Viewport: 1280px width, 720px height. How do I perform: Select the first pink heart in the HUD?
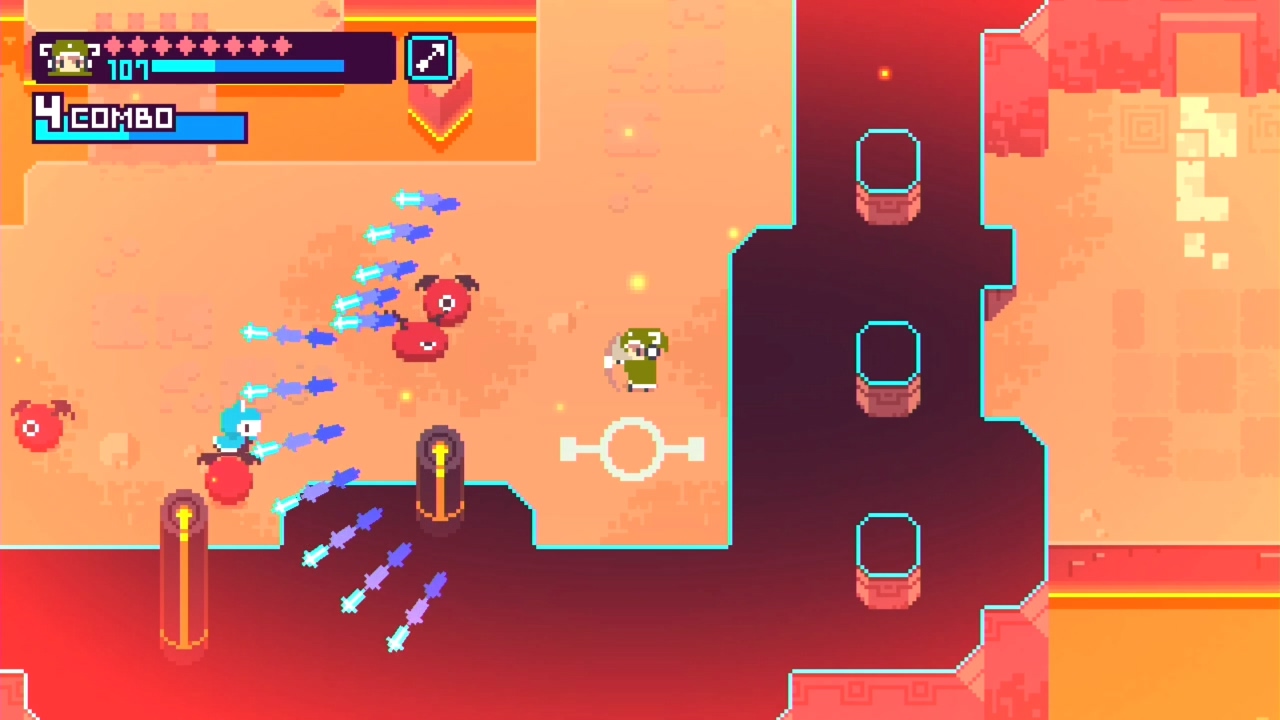pos(112,46)
